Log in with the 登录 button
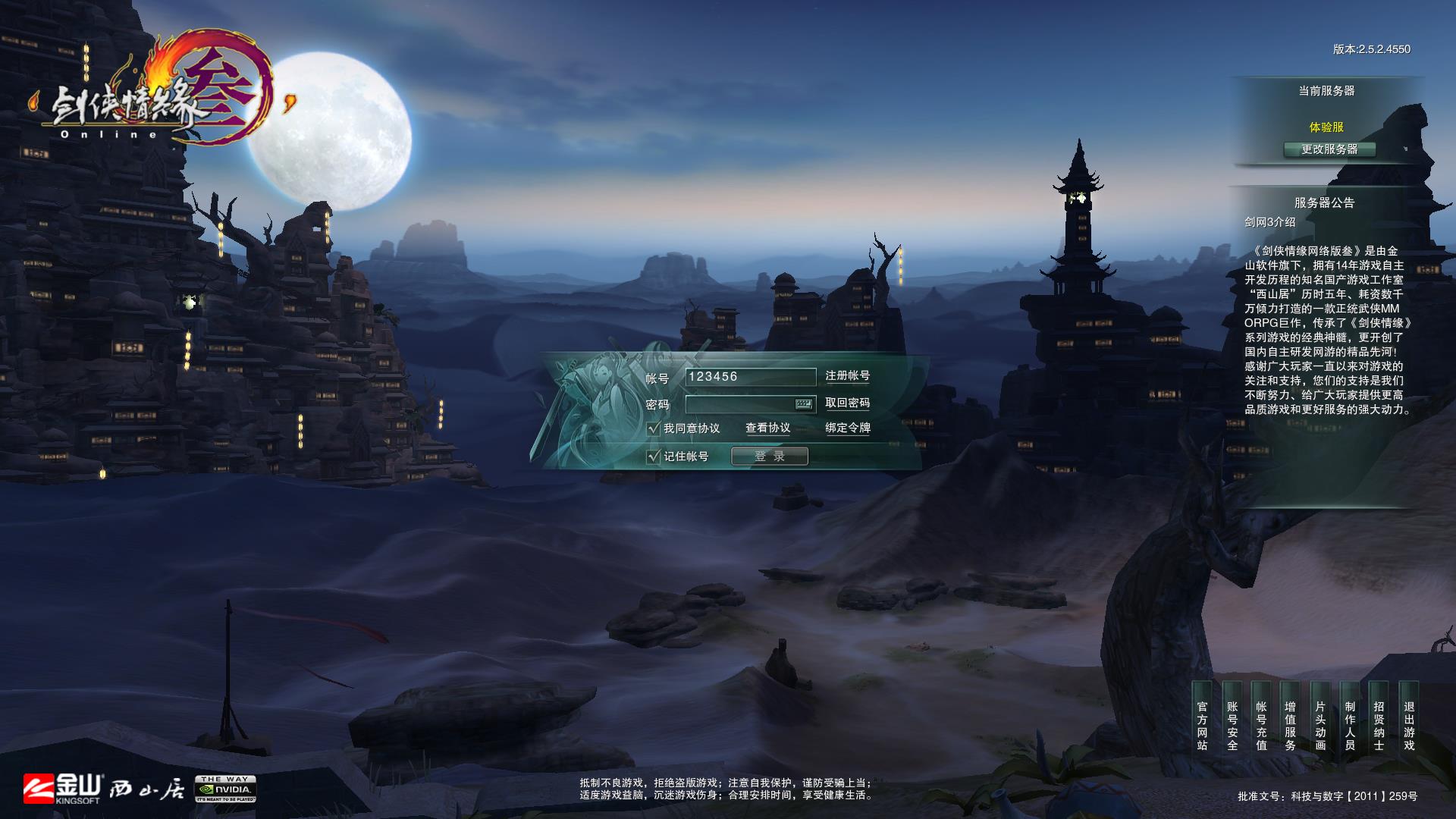Viewport: 1456px width, 819px height. click(769, 457)
